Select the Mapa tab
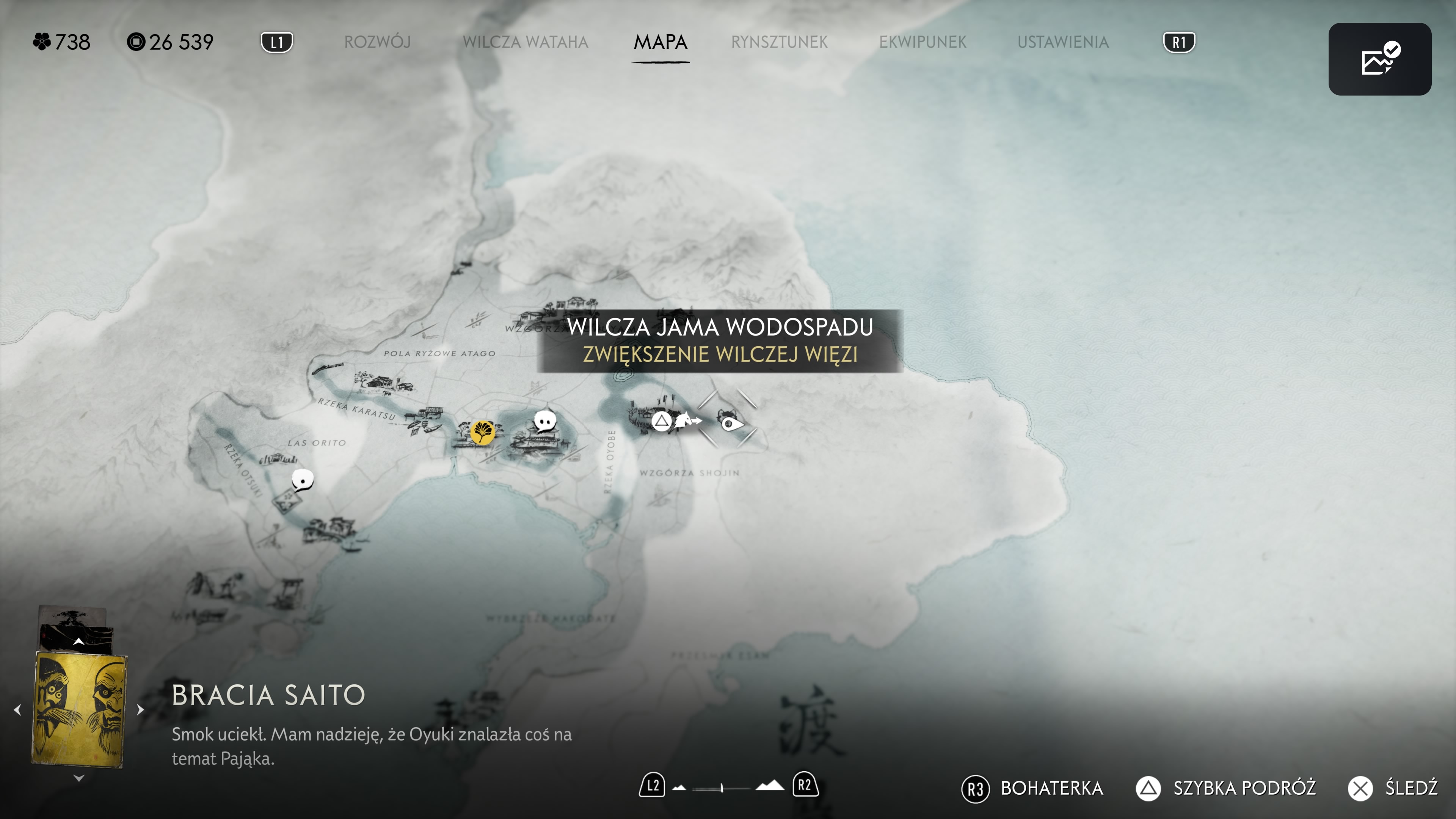The height and width of the screenshot is (819, 1456). pos(660,42)
